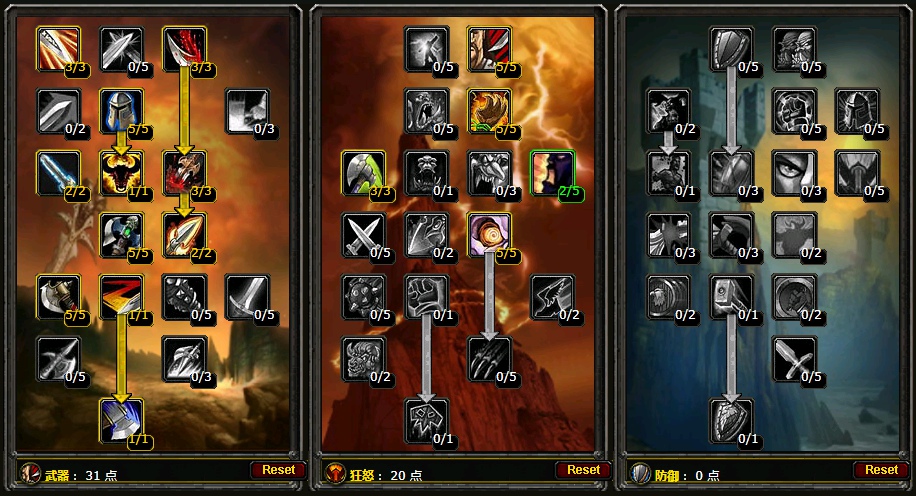The width and height of the screenshot is (916, 496).
Task: Select the Mortal Strike talent icon
Action: (121, 419)
